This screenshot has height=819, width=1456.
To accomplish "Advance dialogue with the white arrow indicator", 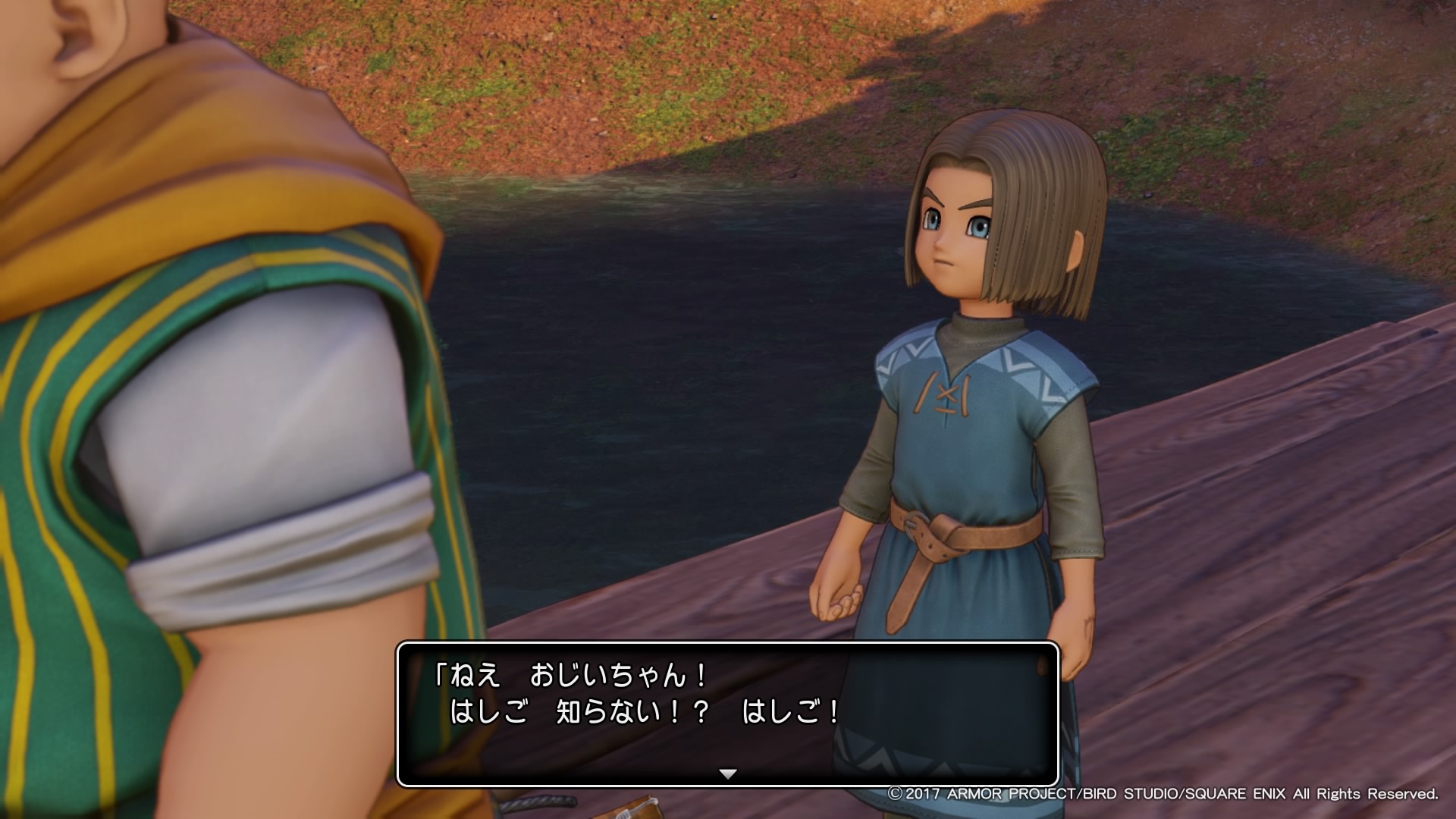I will point(728,774).
